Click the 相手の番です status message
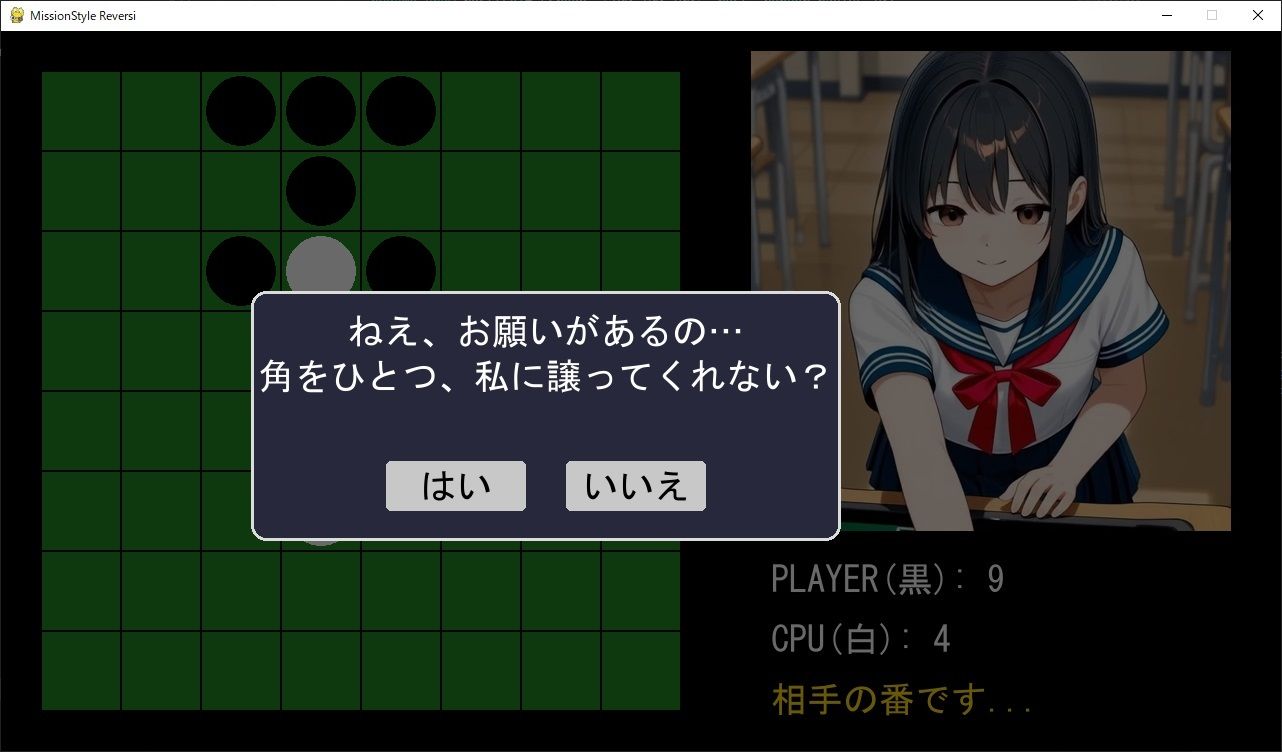Image resolution: width=1282 pixels, height=752 pixels. pos(900,700)
